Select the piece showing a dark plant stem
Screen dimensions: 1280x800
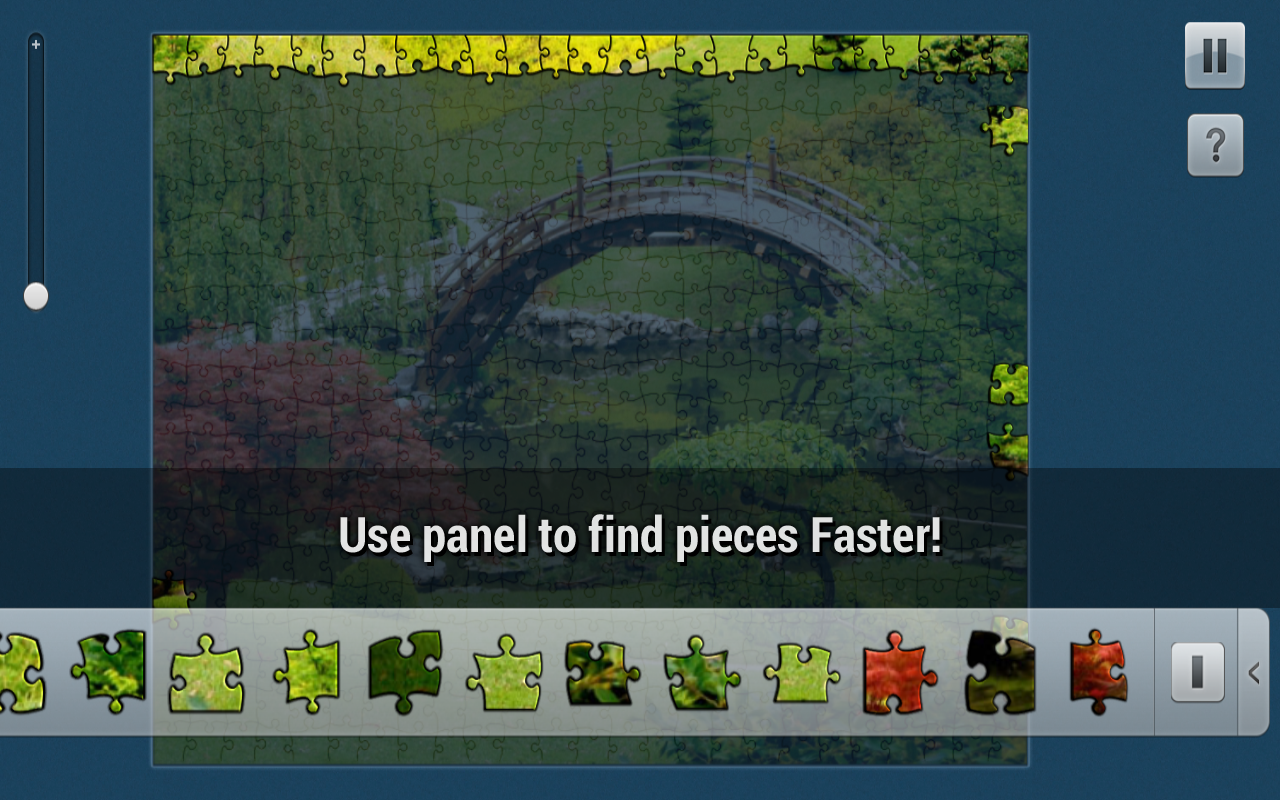[x=597, y=673]
